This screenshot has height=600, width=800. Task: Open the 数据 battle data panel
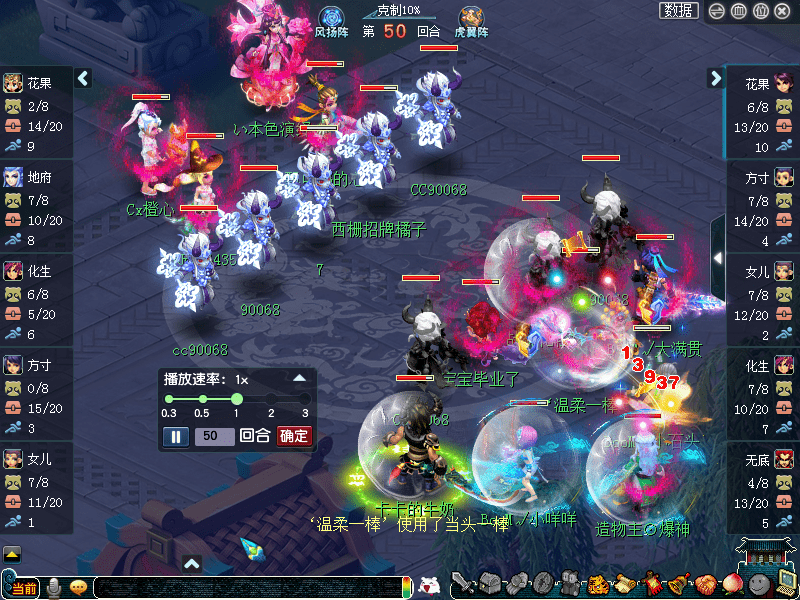point(679,11)
